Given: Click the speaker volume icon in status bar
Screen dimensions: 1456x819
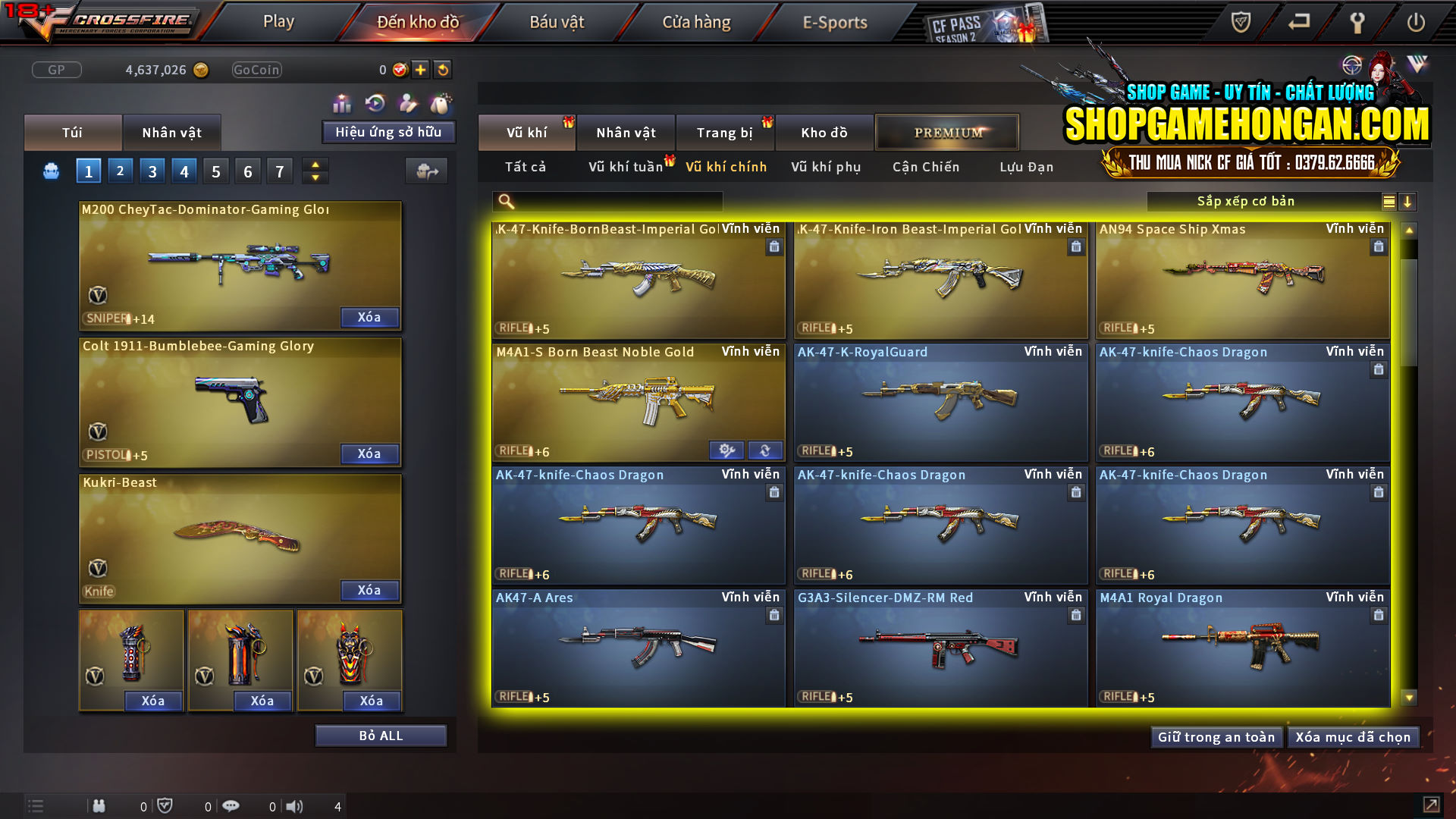Looking at the screenshot, I should pos(295,806).
